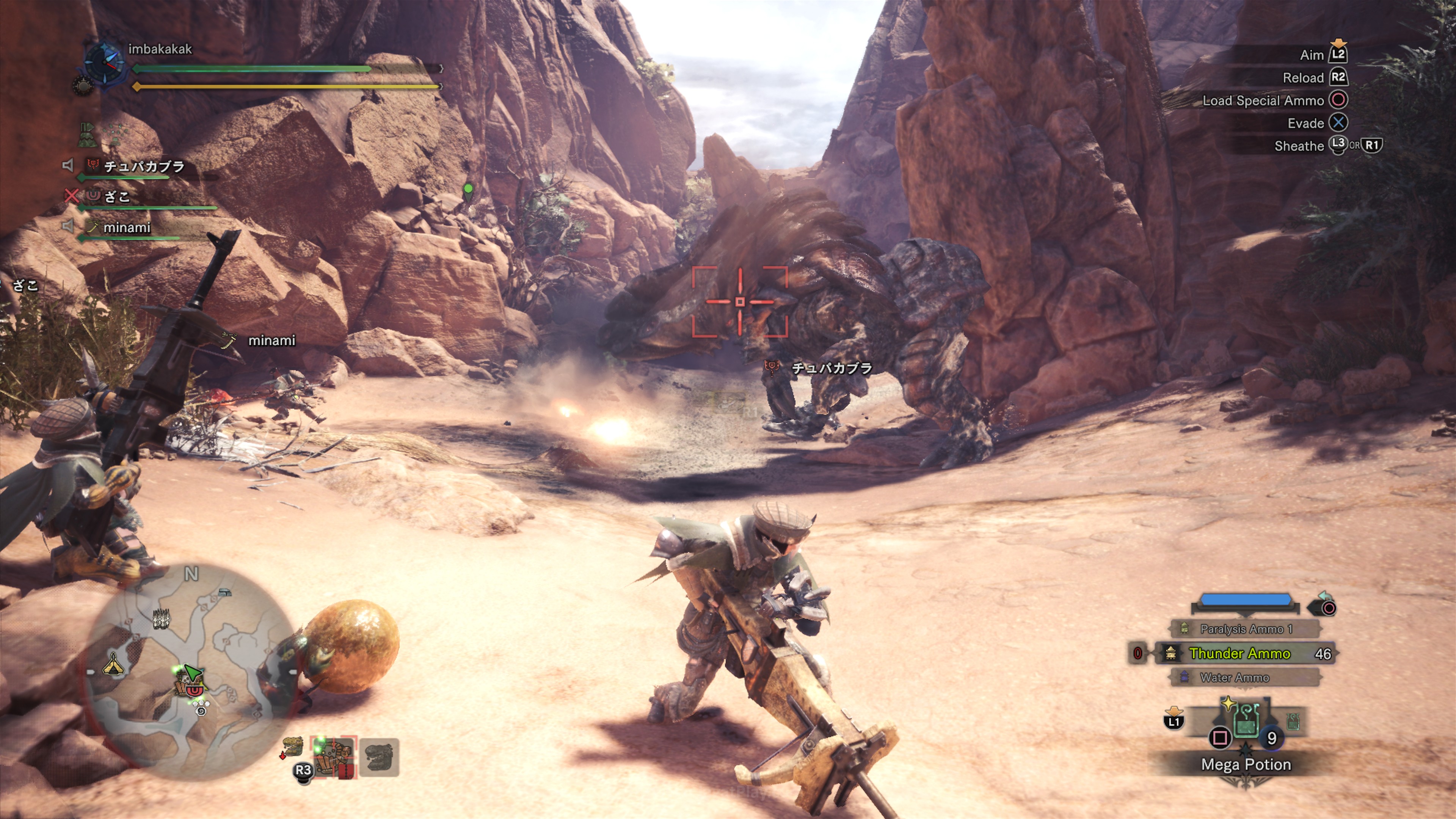Select party member チュパカブラ in the list
Viewport: 1456px width, 819px height.
click(144, 166)
